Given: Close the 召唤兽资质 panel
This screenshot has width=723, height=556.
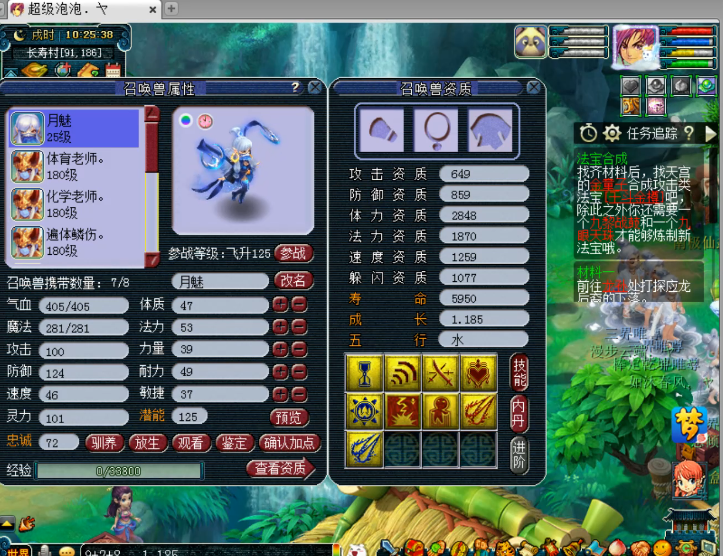Looking at the screenshot, I should 535,88.
